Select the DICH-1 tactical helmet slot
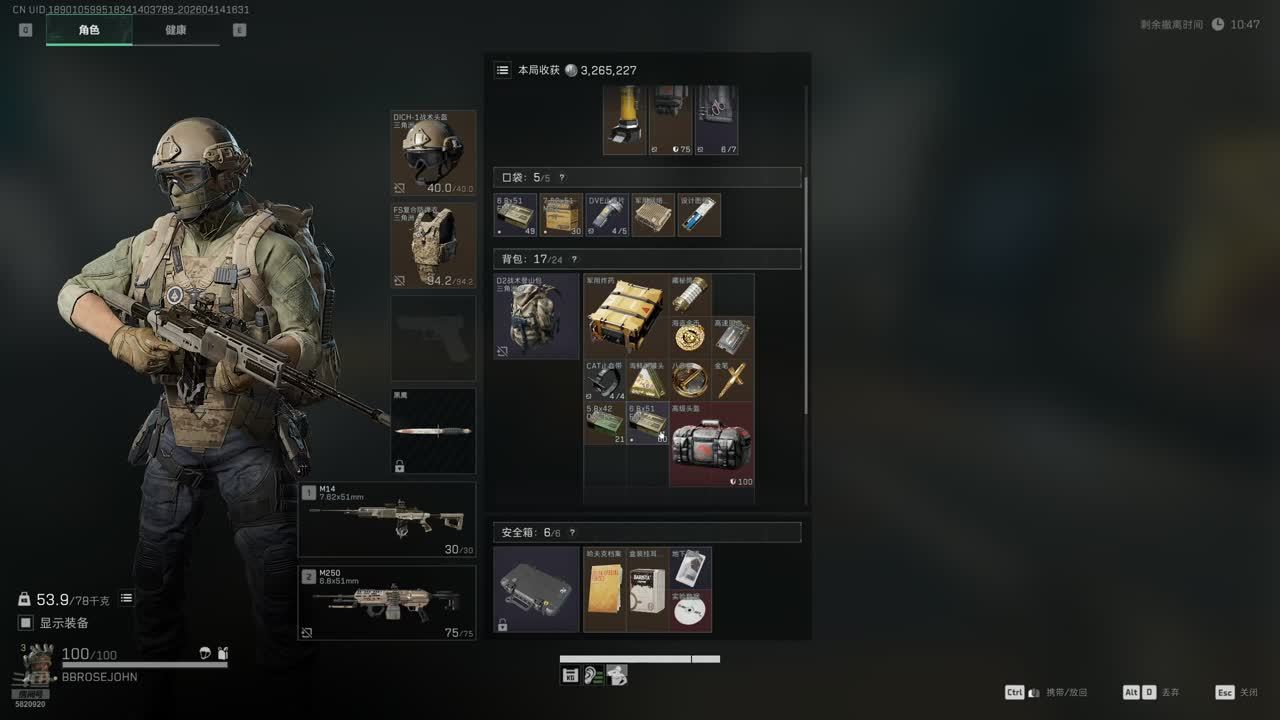1280x720 pixels. click(x=433, y=153)
